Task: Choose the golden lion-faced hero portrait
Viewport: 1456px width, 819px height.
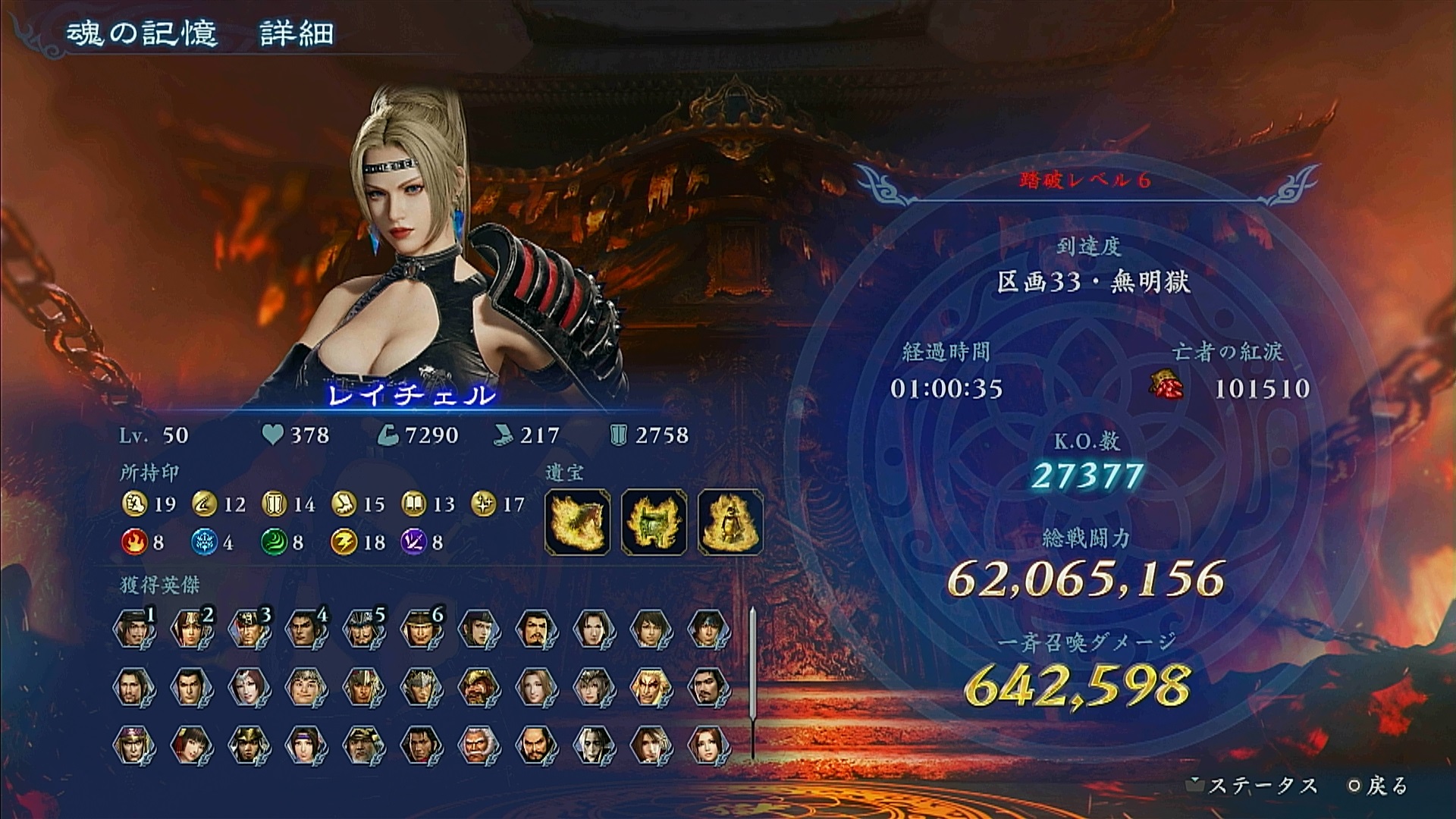Action: point(651,687)
